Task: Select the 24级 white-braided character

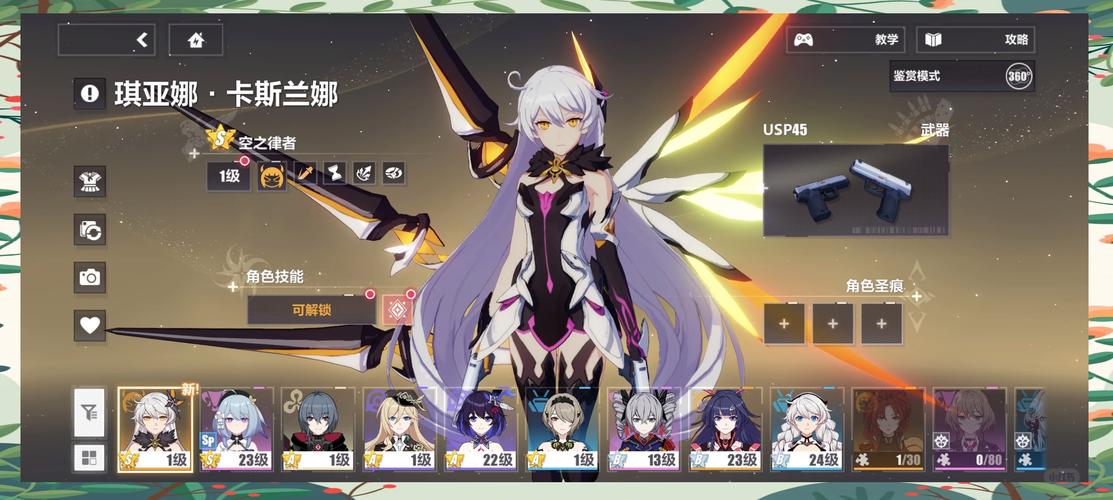Action: (x=808, y=430)
